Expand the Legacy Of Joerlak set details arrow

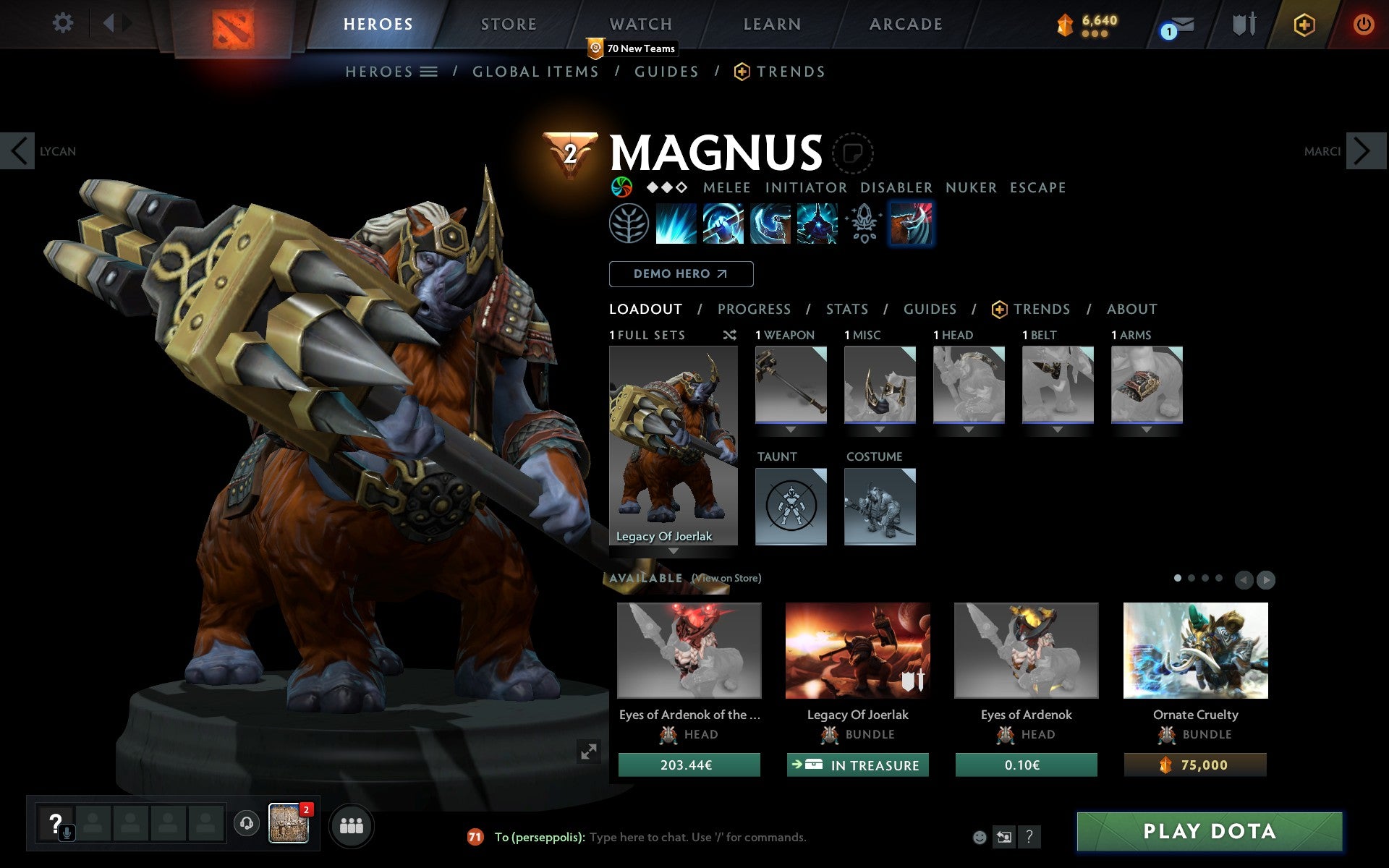(x=674, y=550)
